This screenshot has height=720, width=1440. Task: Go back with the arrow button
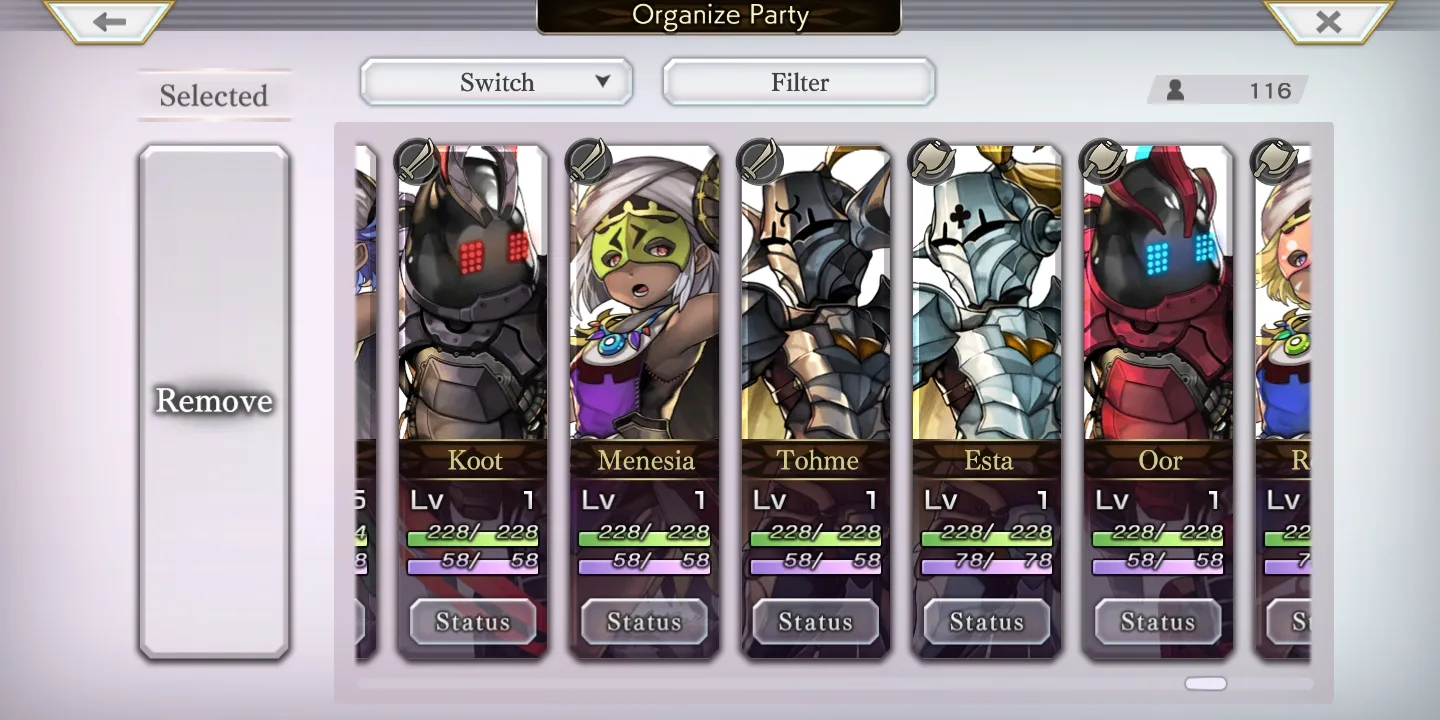pyautogui.click(x=109, y=22)
